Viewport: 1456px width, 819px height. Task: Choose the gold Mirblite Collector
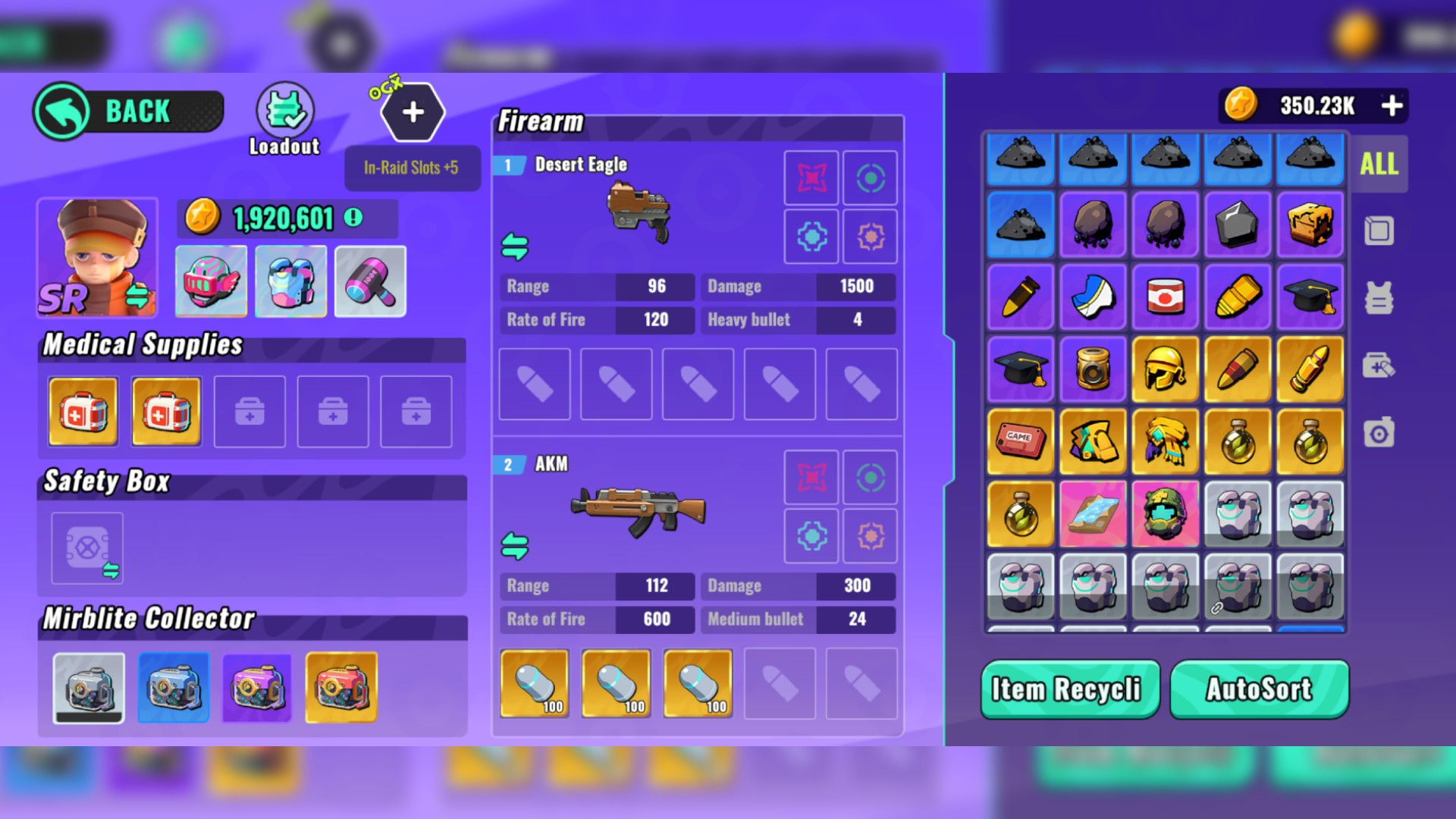(341, 688)
